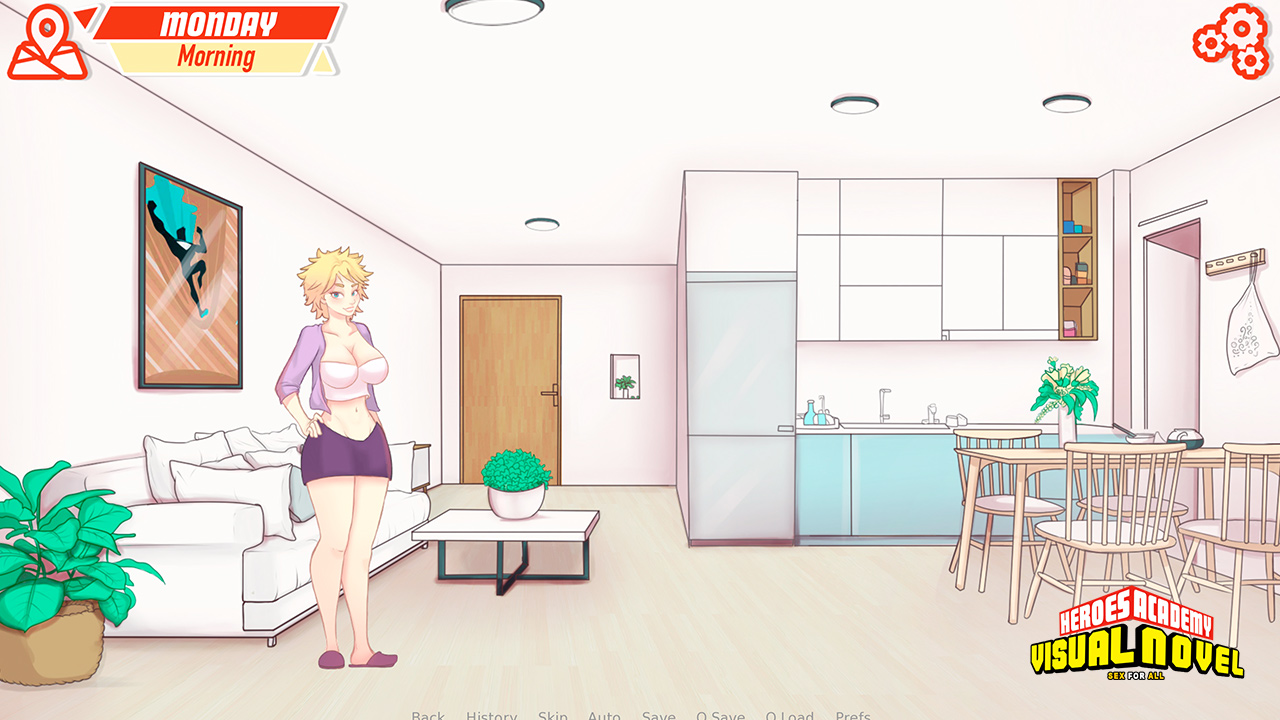Activate Skip in the quick menu
Viewport: 1280px width, 720px height.
coord(552,715)
